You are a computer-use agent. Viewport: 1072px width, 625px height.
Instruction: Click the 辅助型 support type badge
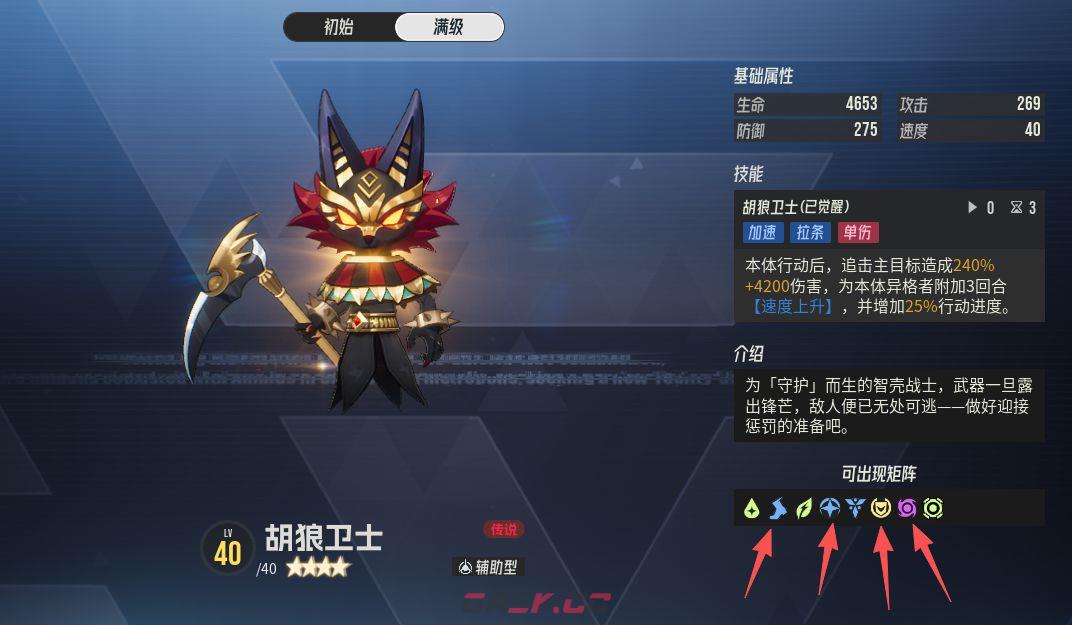pos(488,567)
